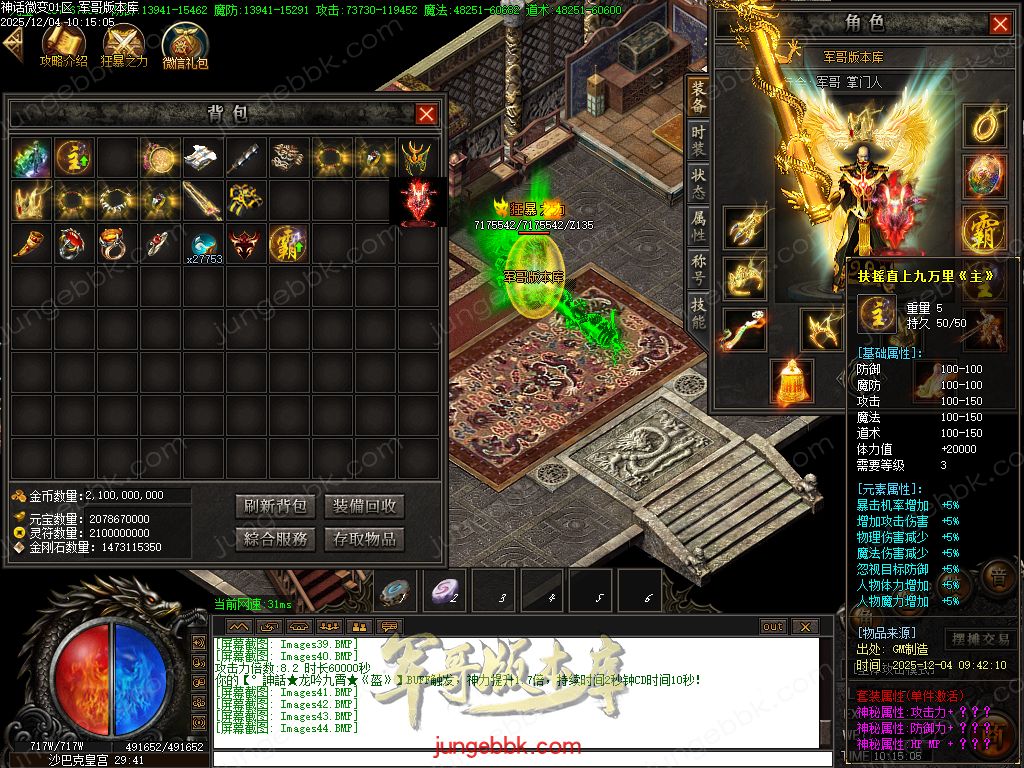Open the 属性 attributes tab
This screenshot has height=768, width=1024.
[x=698, y=227]
